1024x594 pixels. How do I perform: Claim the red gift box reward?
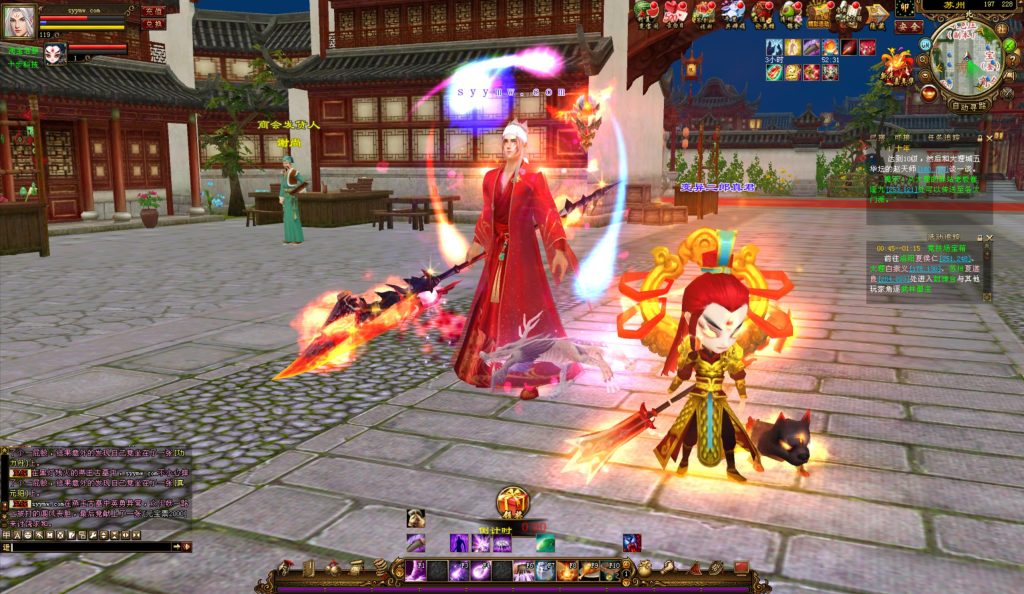click(x=512, y=502)
